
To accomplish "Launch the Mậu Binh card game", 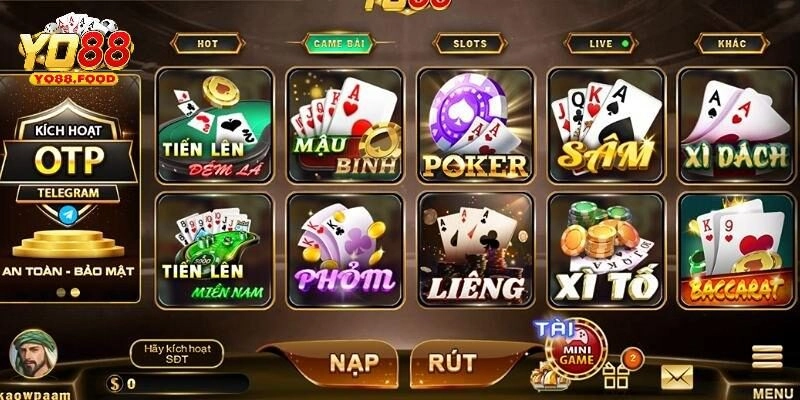I will click(344, 125).
